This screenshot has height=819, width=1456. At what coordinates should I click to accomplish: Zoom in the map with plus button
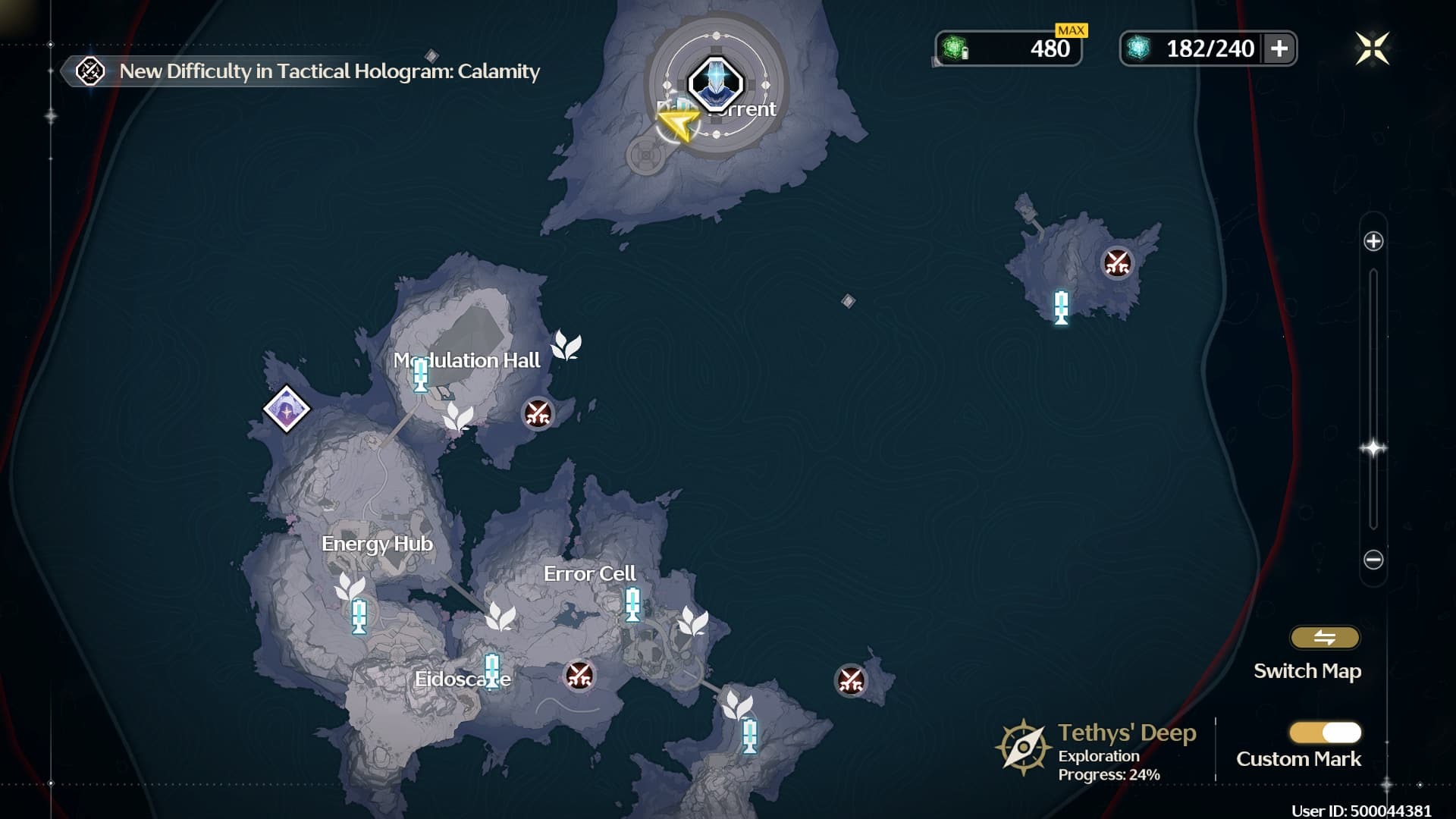[1373, 242]
